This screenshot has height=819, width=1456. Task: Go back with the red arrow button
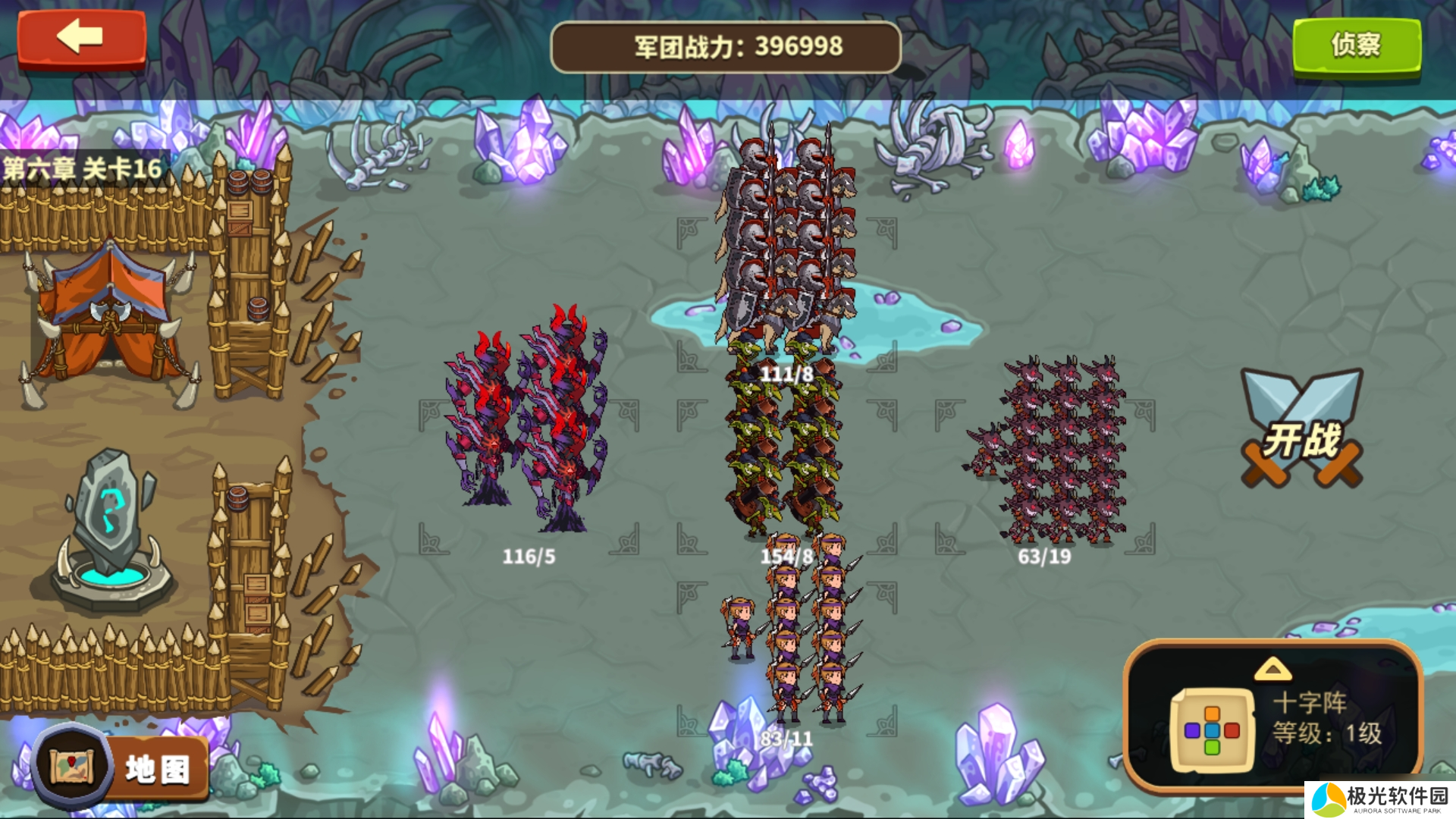click(81, 38)
